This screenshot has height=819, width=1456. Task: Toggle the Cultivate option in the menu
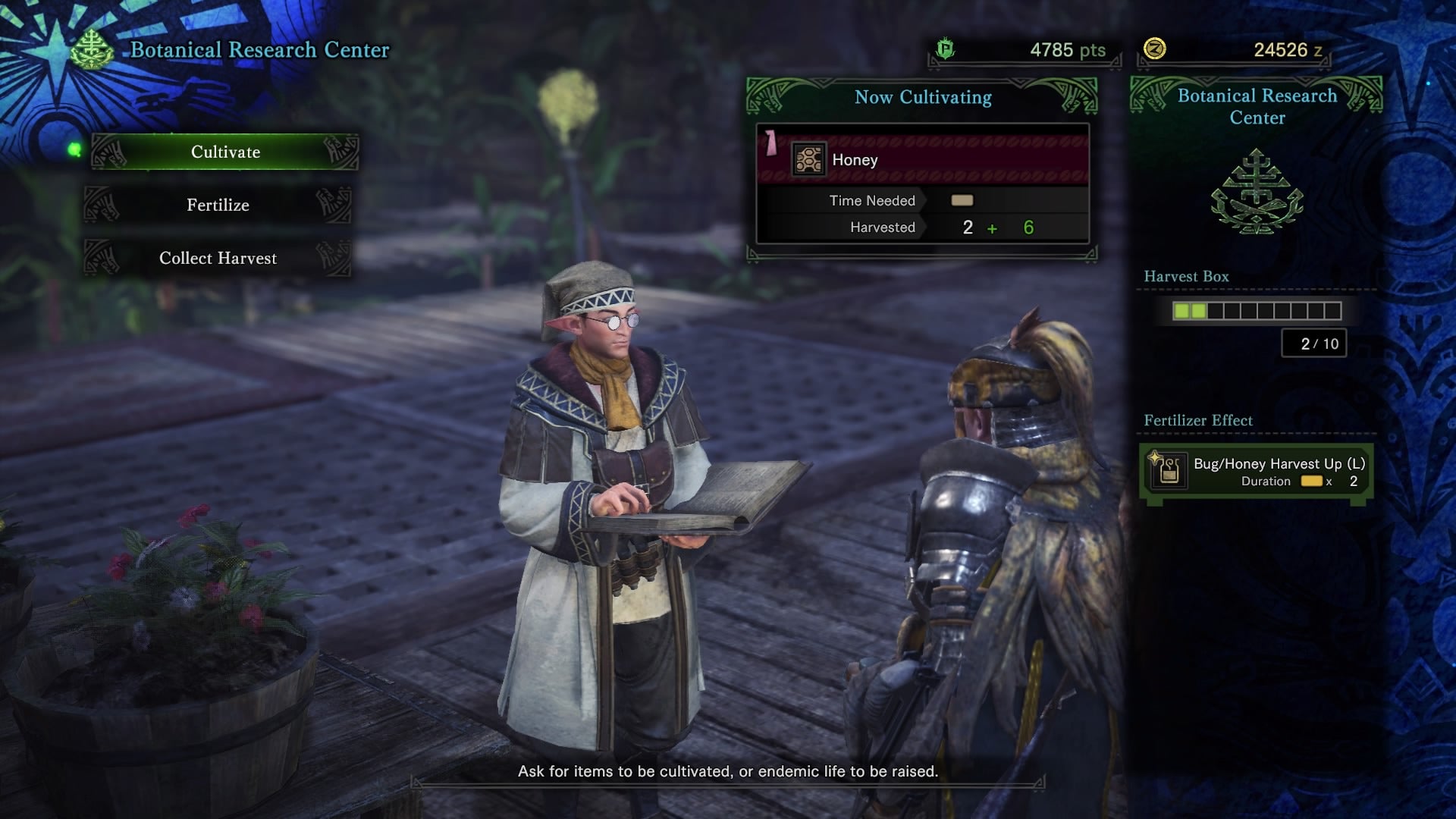(224, 152)
